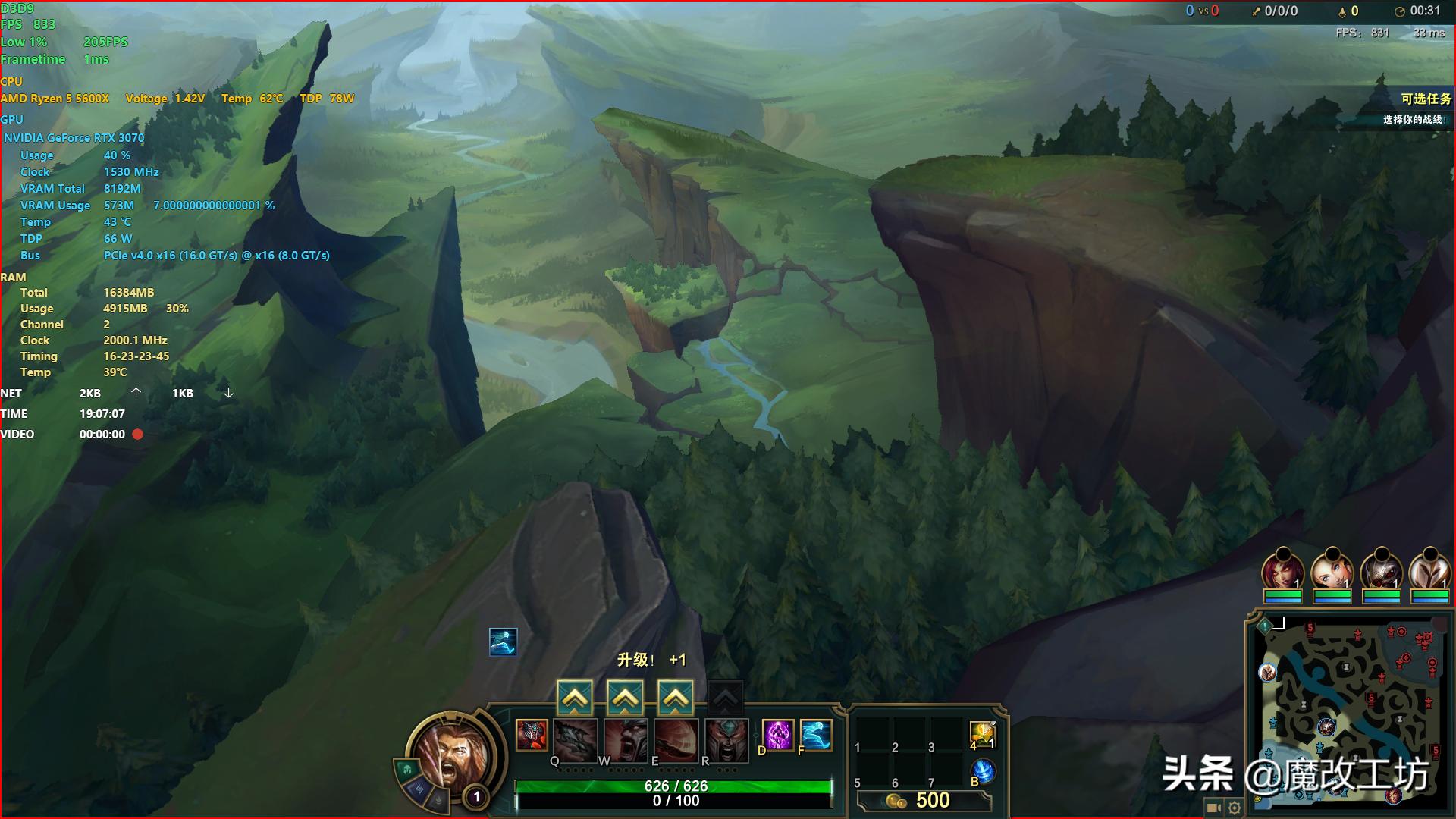Cast the purple summoner spell on D

click(x=777, y=735)
